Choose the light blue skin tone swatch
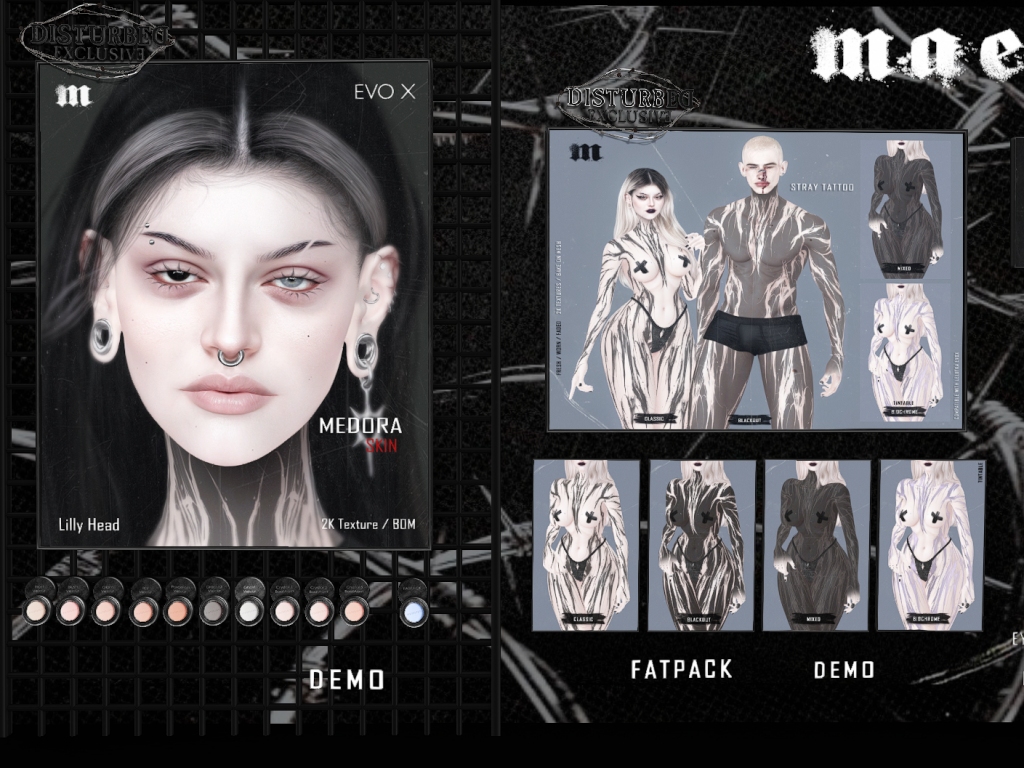The image size is (1024, 768). tap(414, 610)
